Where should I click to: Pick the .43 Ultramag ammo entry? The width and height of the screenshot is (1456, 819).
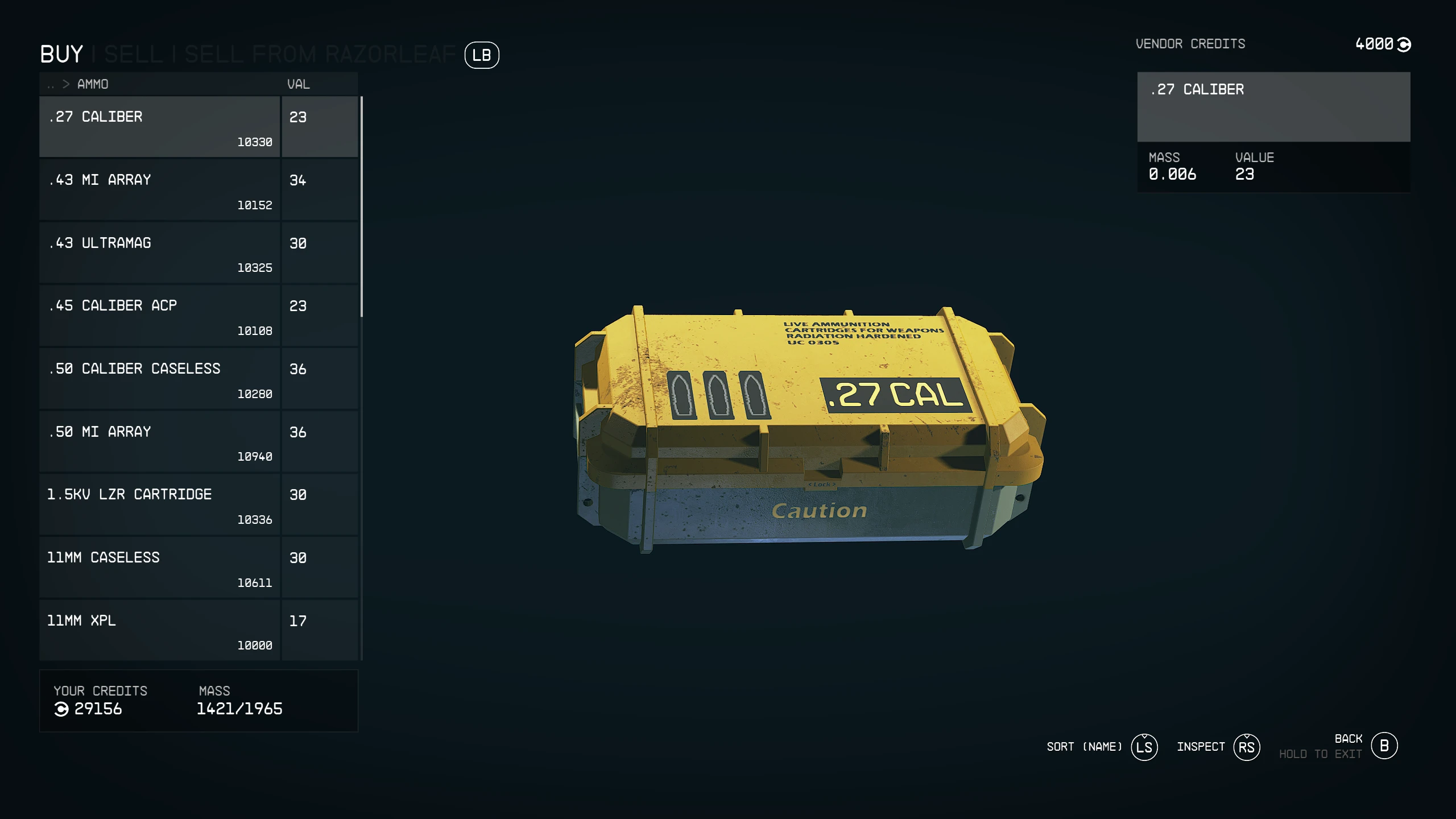[159, 253]
